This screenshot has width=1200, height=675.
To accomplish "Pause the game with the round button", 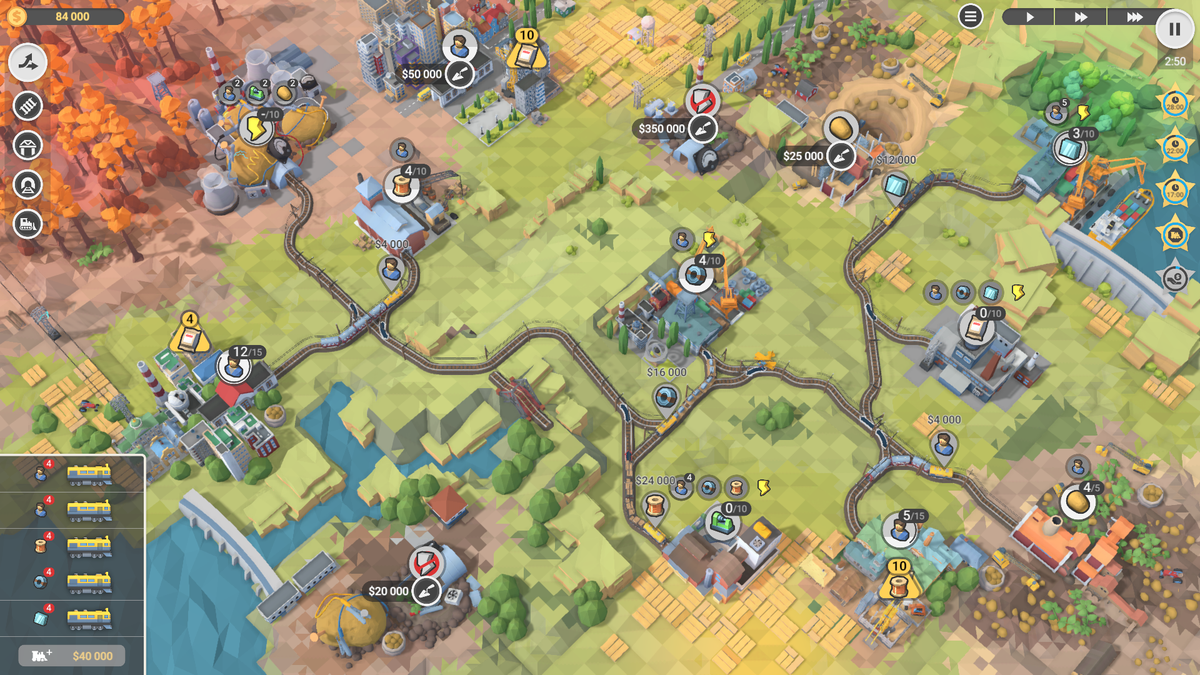I will 1175,28.
